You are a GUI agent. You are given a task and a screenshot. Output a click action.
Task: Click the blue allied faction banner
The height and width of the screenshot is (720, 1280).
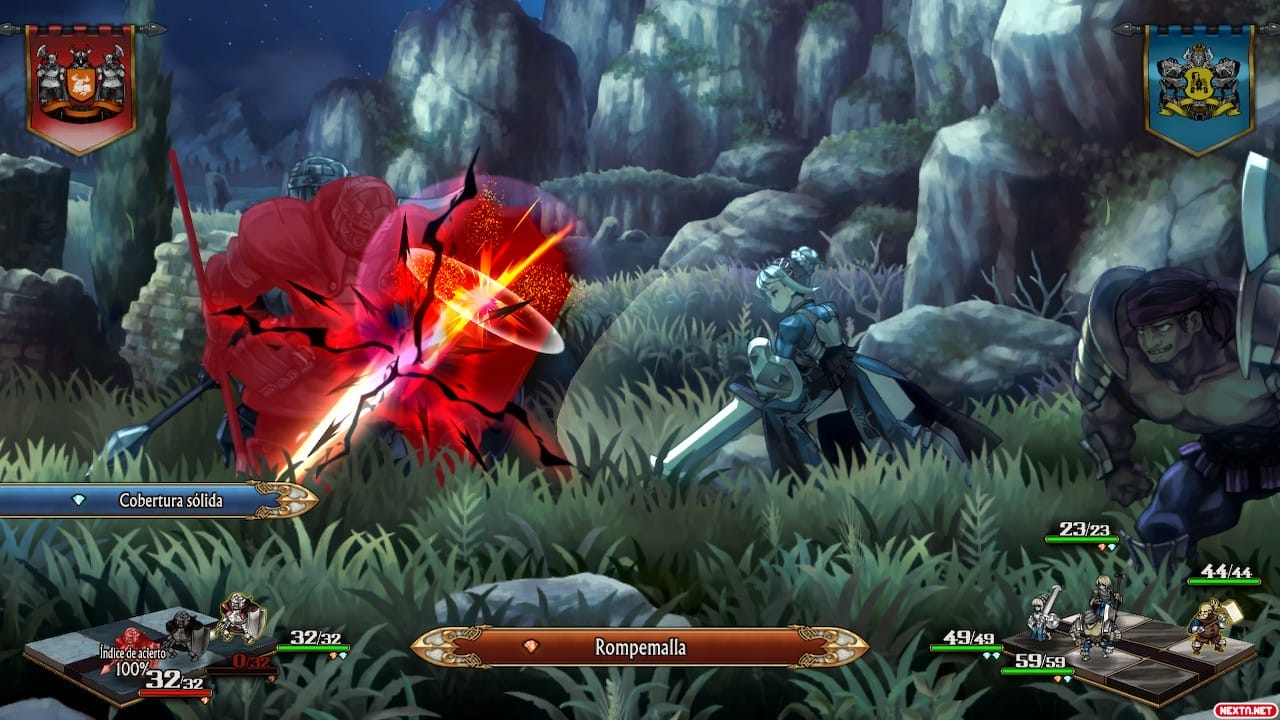click(1198, 86)
